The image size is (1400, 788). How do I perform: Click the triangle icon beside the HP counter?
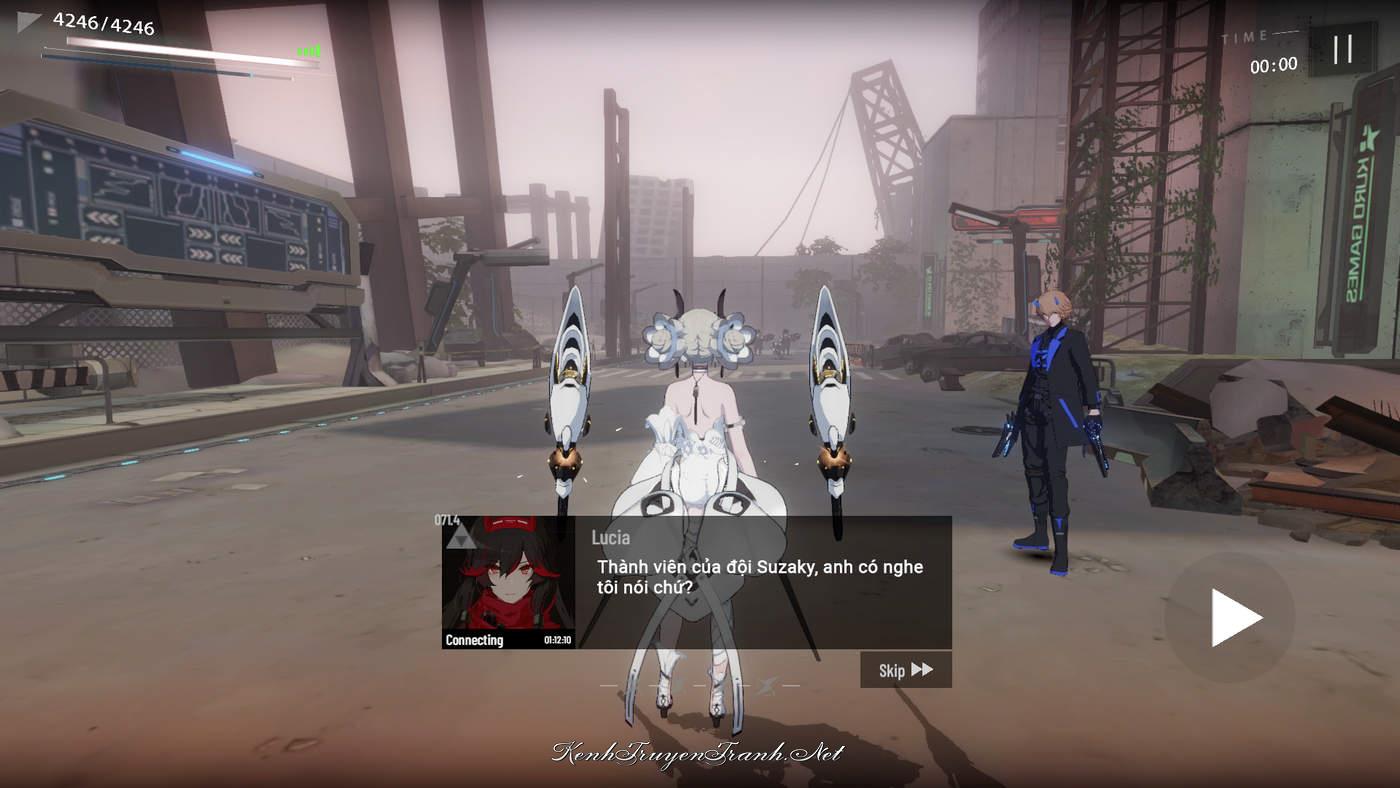click(29, 22)
